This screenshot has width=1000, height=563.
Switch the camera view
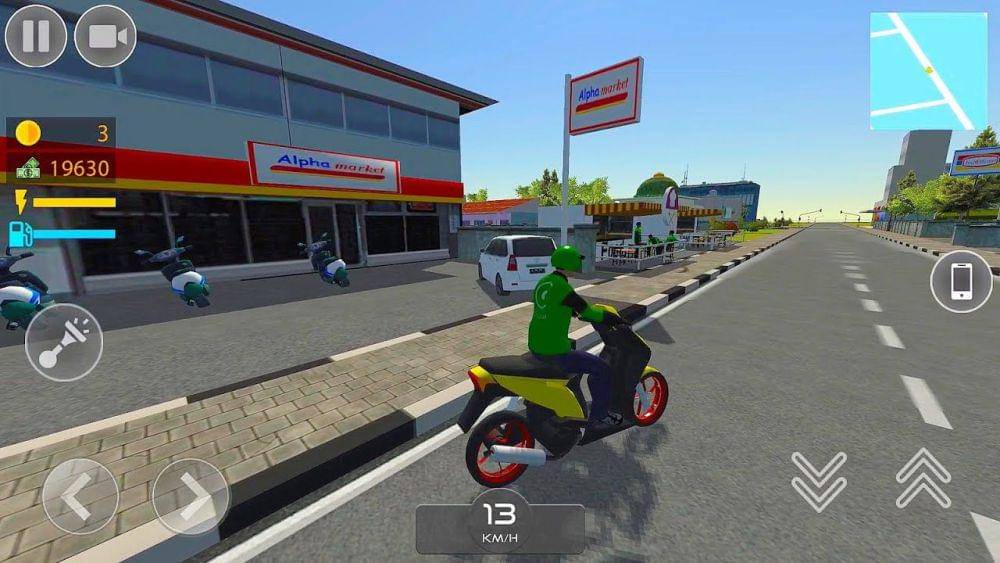[x=105, y=36]
